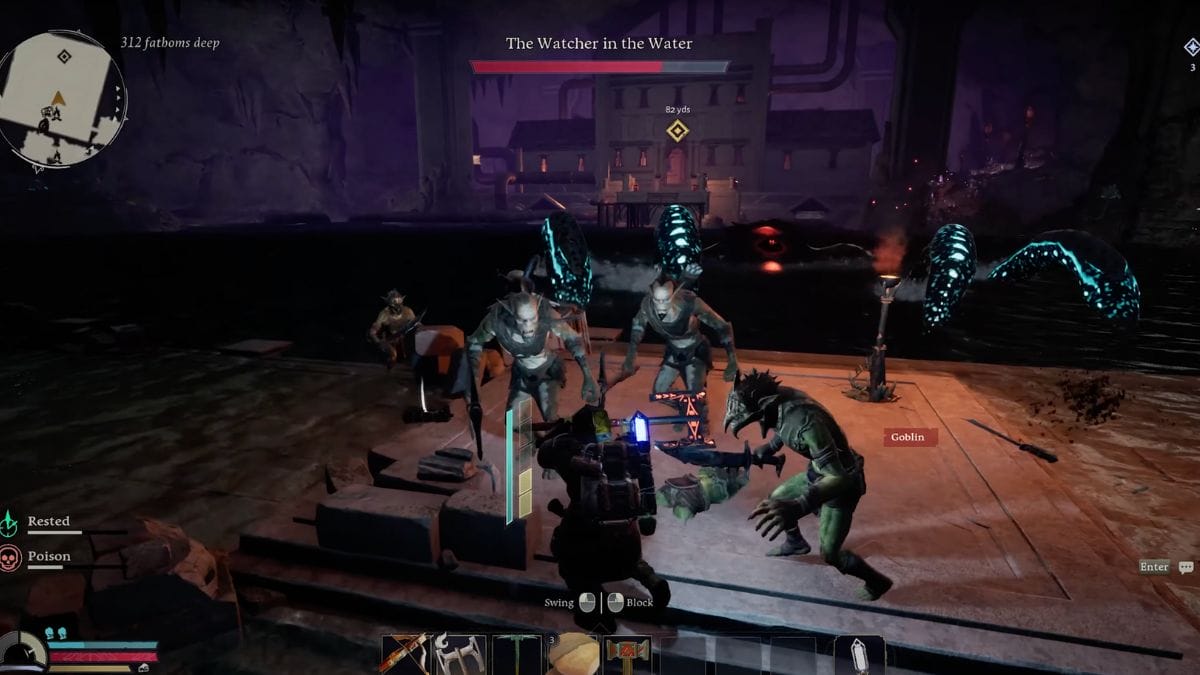Click the Poison skull status icon
Image resolution: width=1200 pixels, height=675 pixels.
point(11,558)
